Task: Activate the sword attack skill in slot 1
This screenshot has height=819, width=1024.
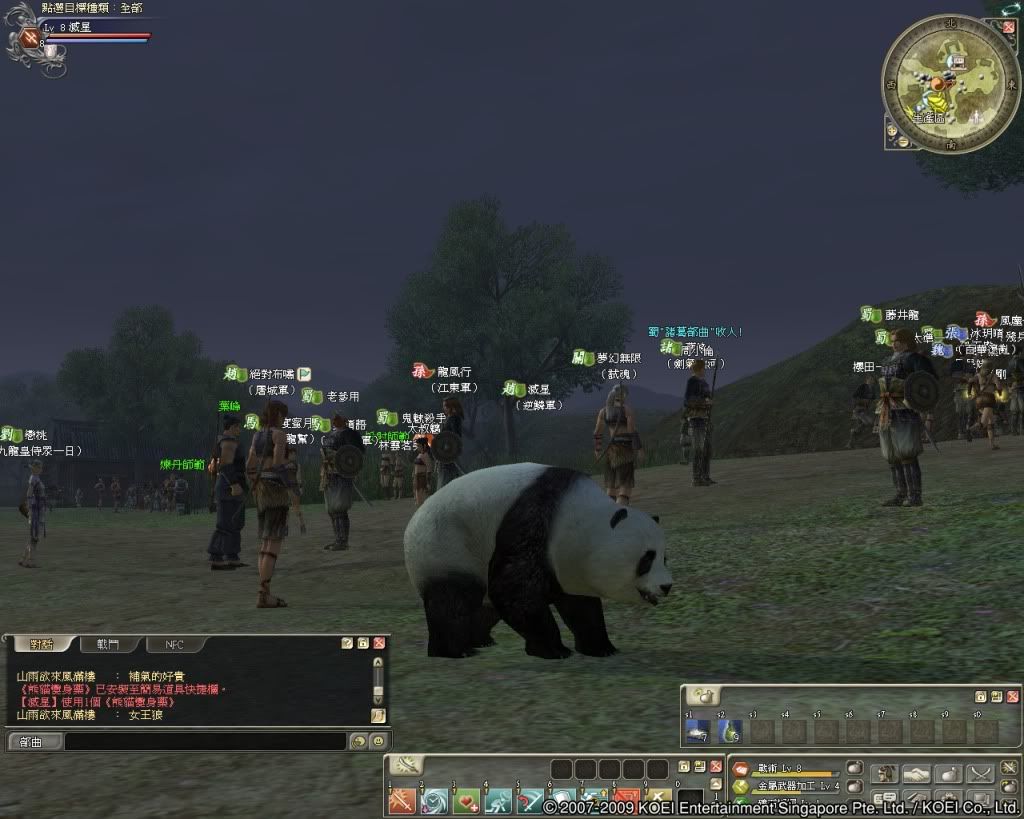Action: [x=403, y=801]
